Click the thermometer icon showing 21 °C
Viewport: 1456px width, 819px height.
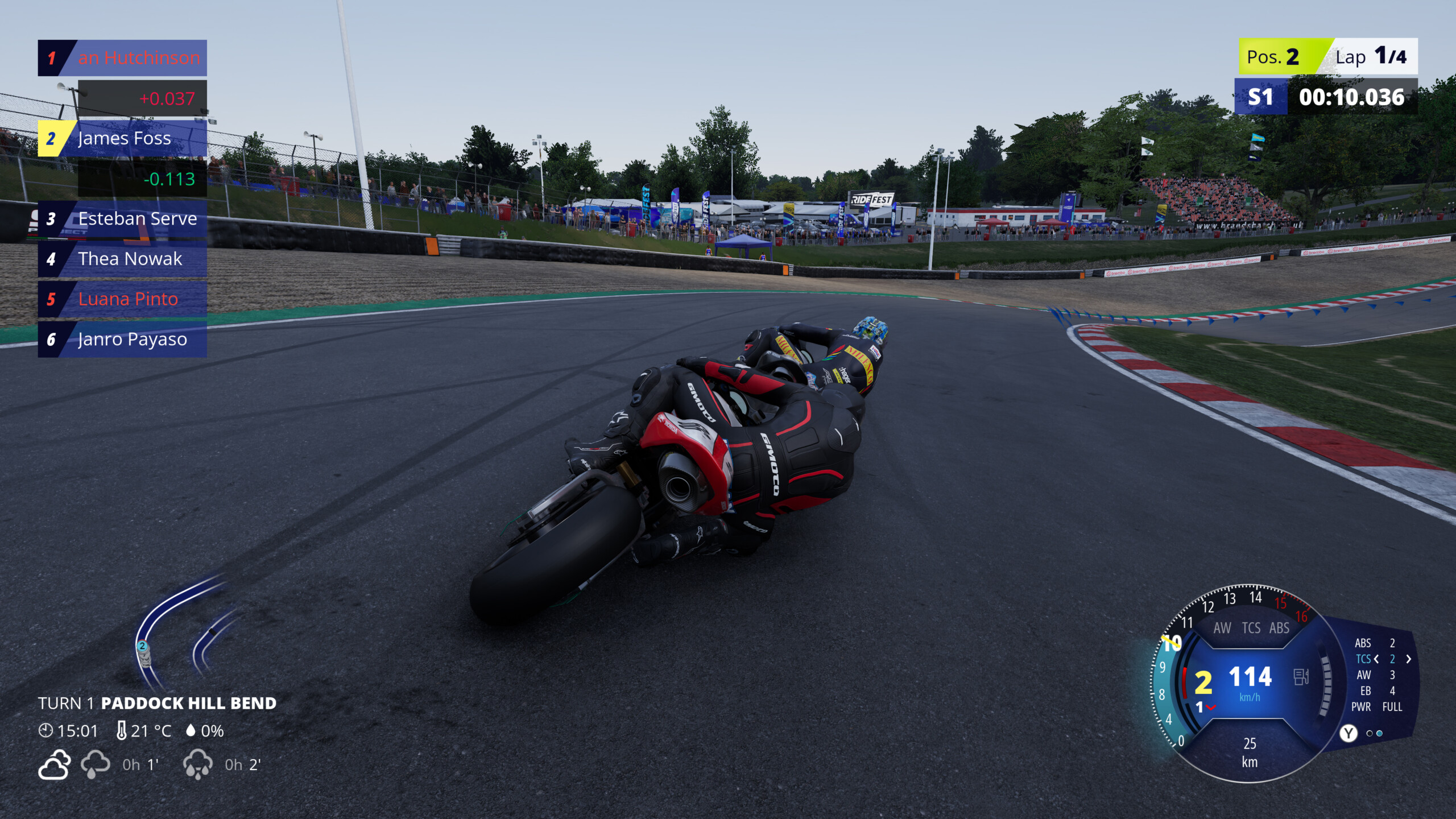click(x=122, y=731)
